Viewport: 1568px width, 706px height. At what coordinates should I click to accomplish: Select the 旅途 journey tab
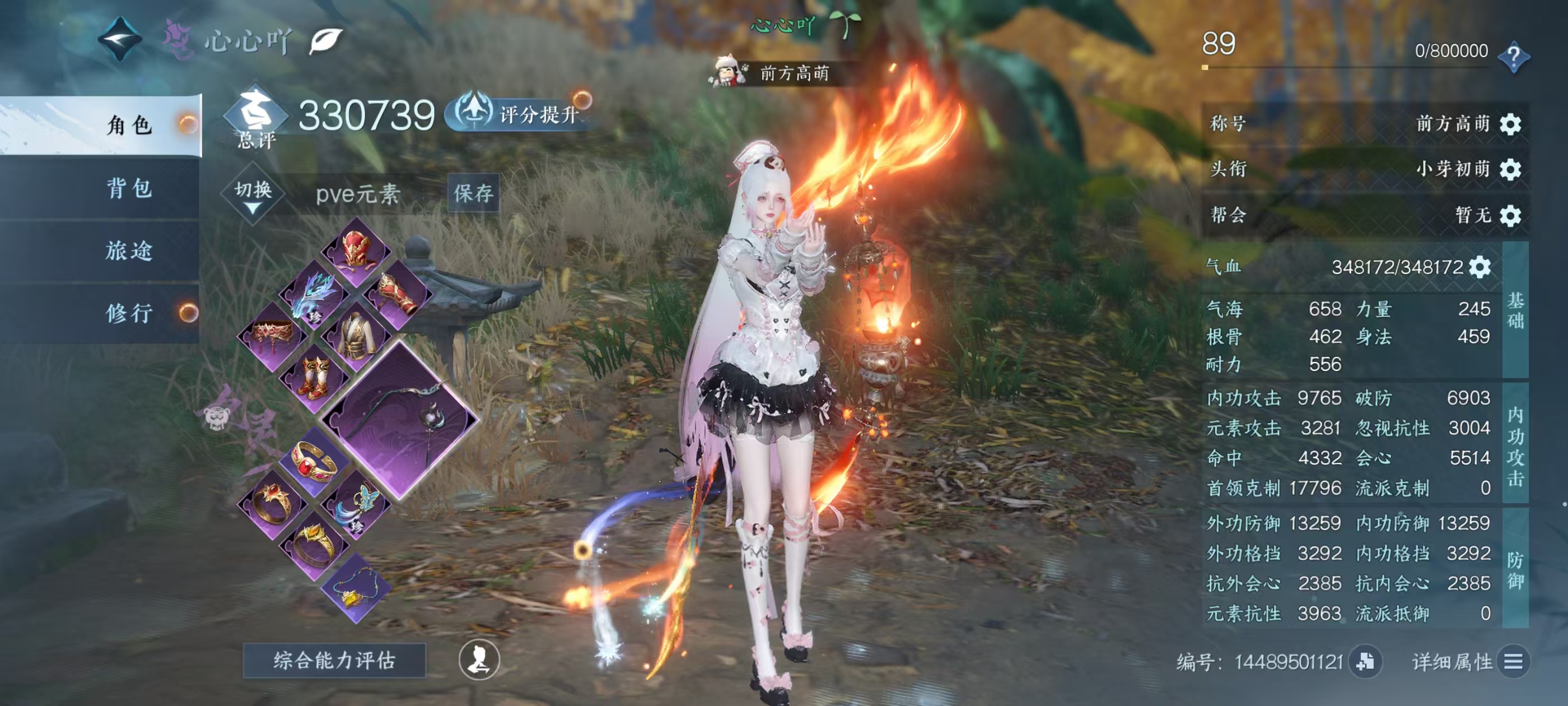(128, 250)
